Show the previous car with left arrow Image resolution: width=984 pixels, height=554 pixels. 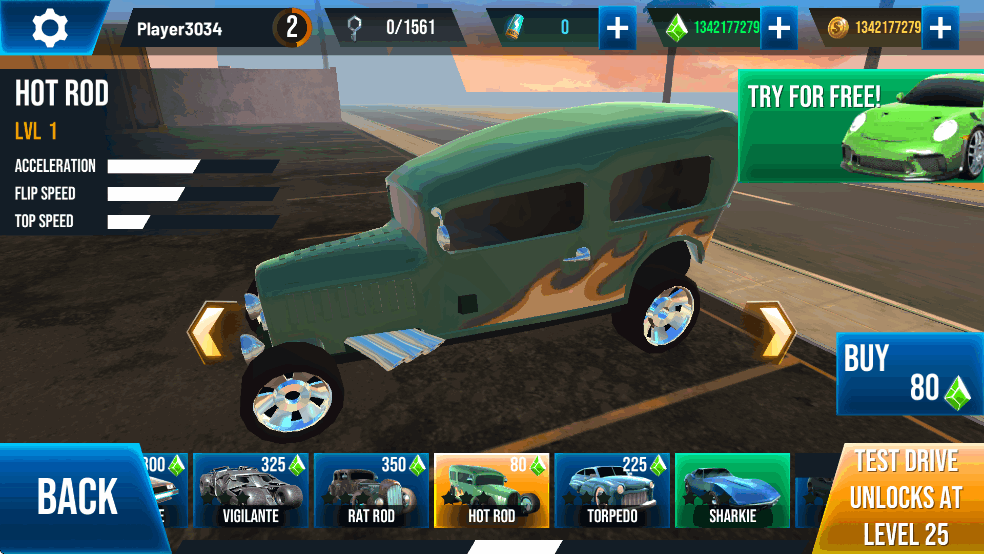click(x=208, y=333)
